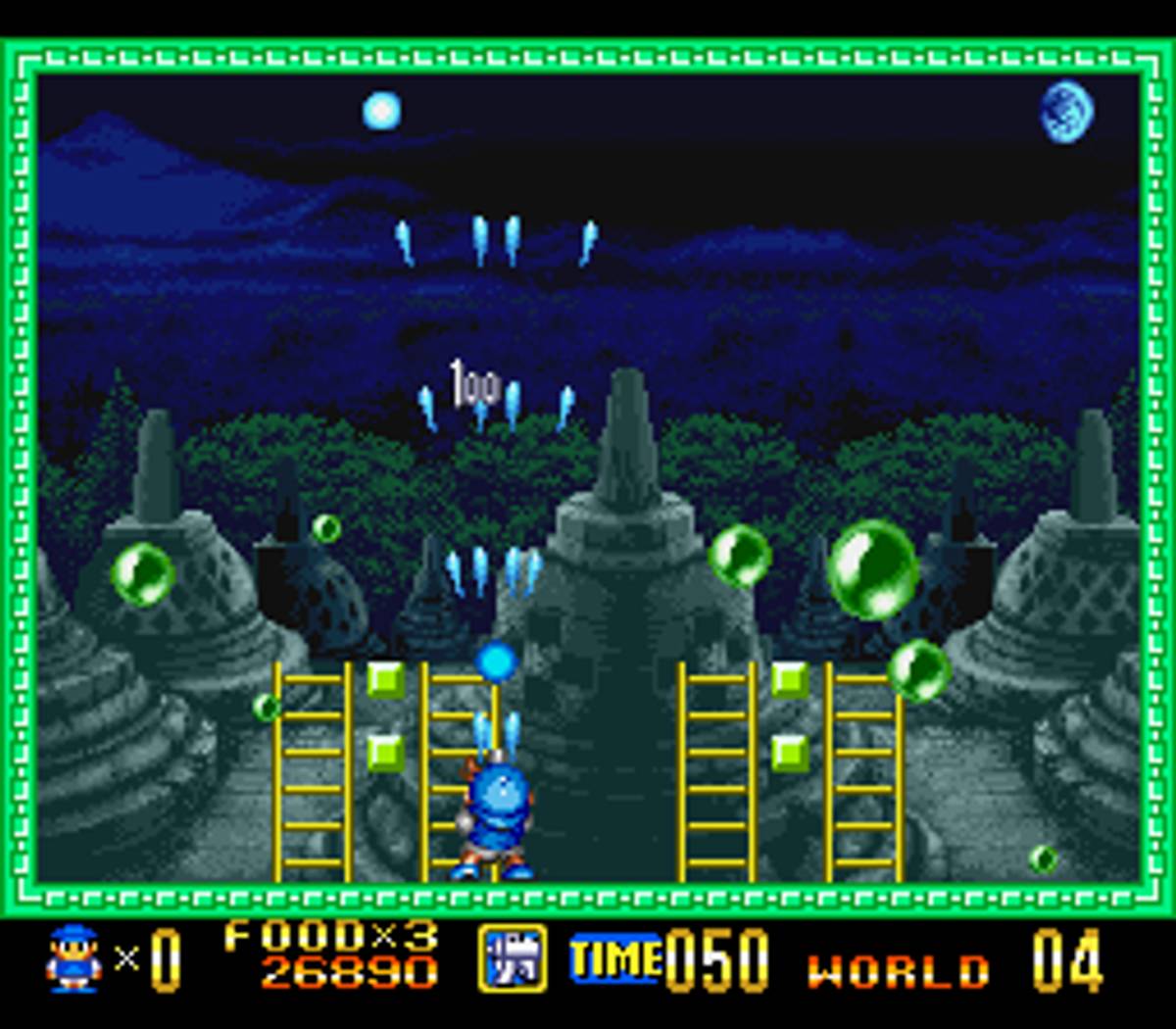Click the current weapon icon in yellow frame
Image resolution: width=1176 pixels, height=1029 pixels.
click(513, 957)
